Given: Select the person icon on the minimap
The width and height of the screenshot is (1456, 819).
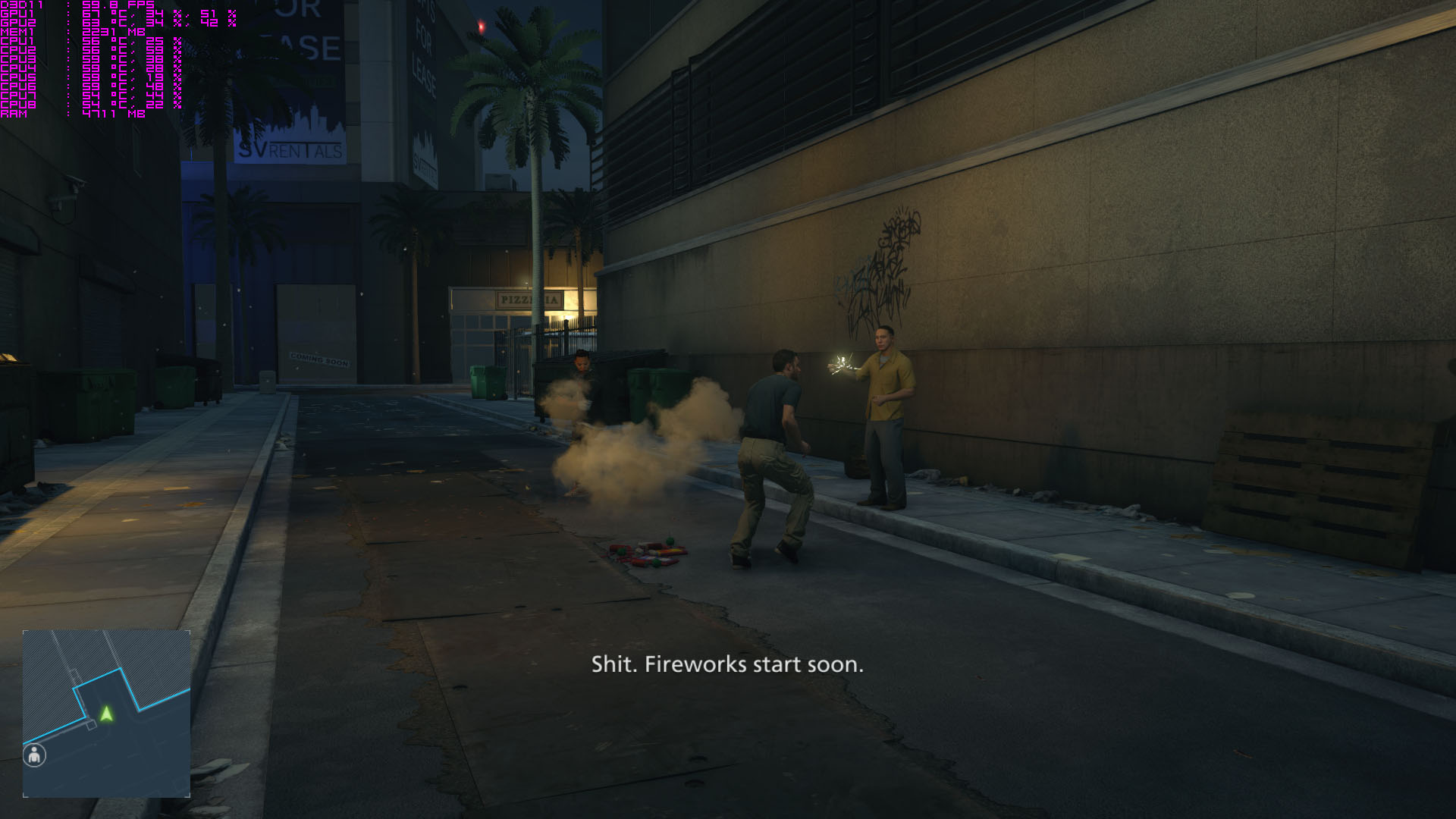Looking at the screenshot, I should click(x=35, y=755).
